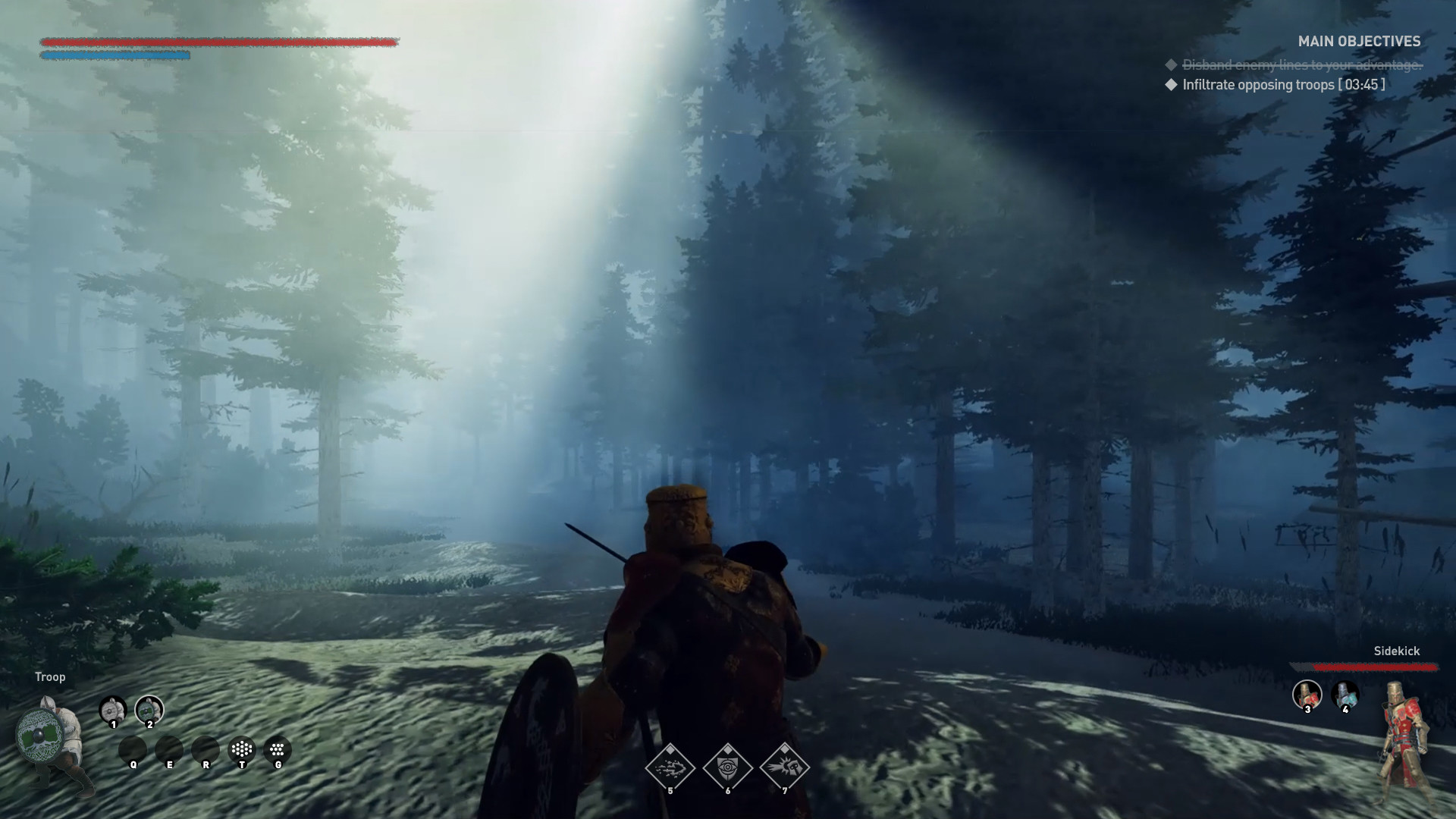Click the Sidekick panel label
This screenshot has width=1456, height=819.
click(x=1398, y=651)
